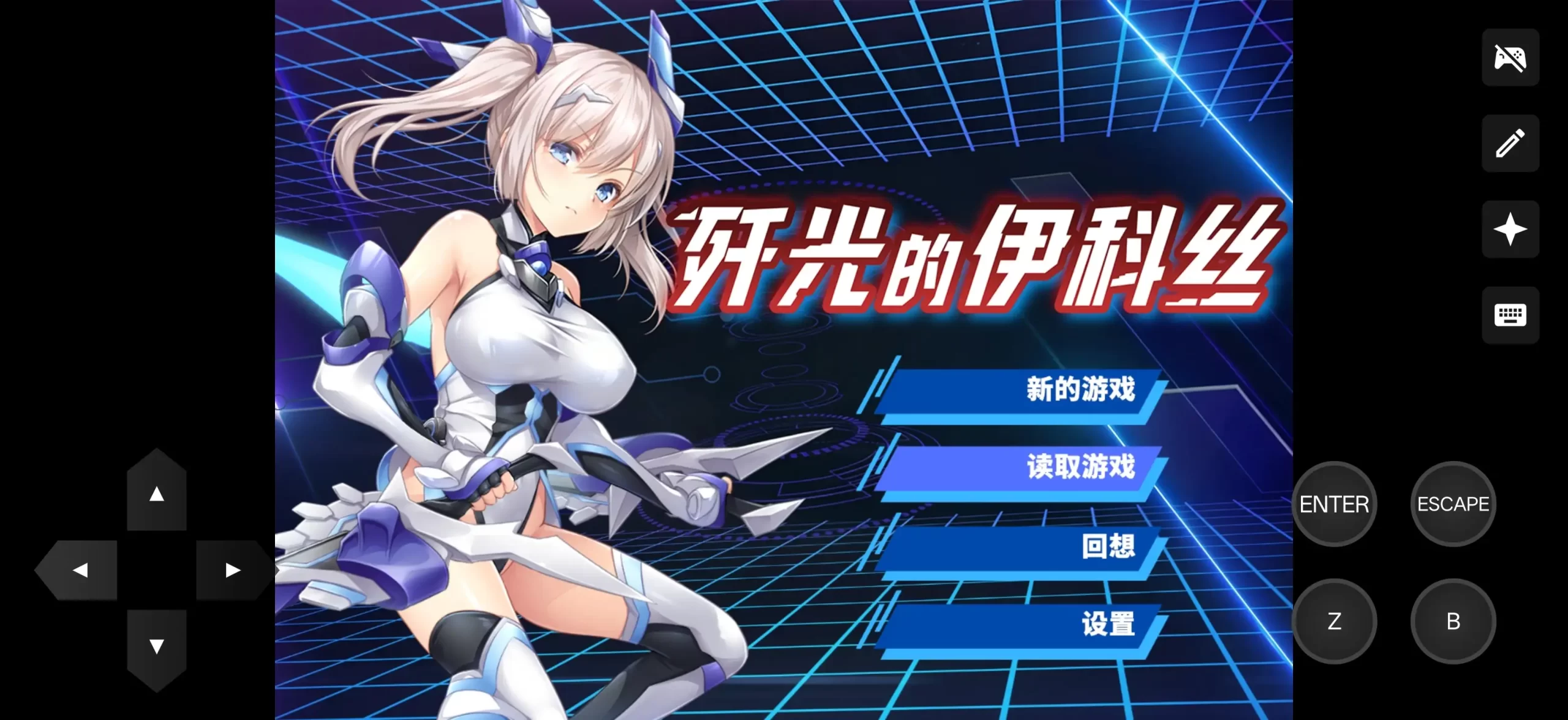Open the control layout editor (pencil icon)
Viewport: 1568px width, 720px height.
point(1510,143)
